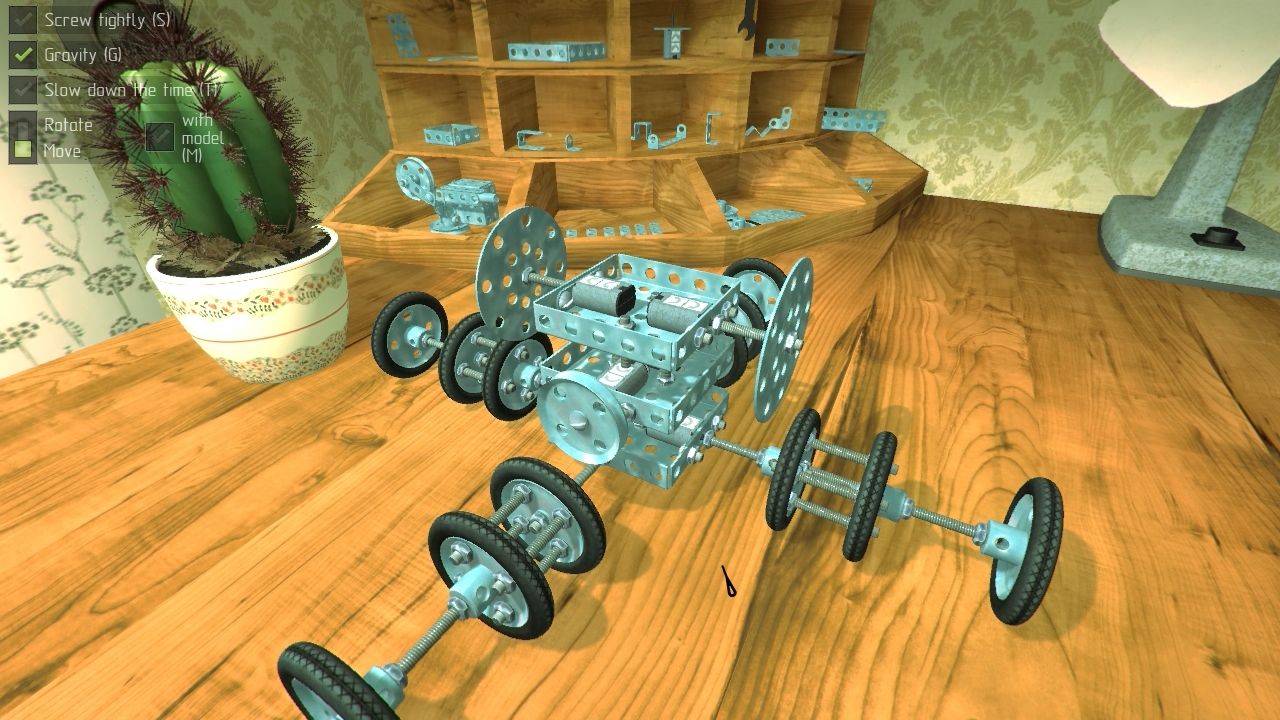Check the 'with model' box
1280x720 pixels.
pyautogui.click(x=160, y=136)
